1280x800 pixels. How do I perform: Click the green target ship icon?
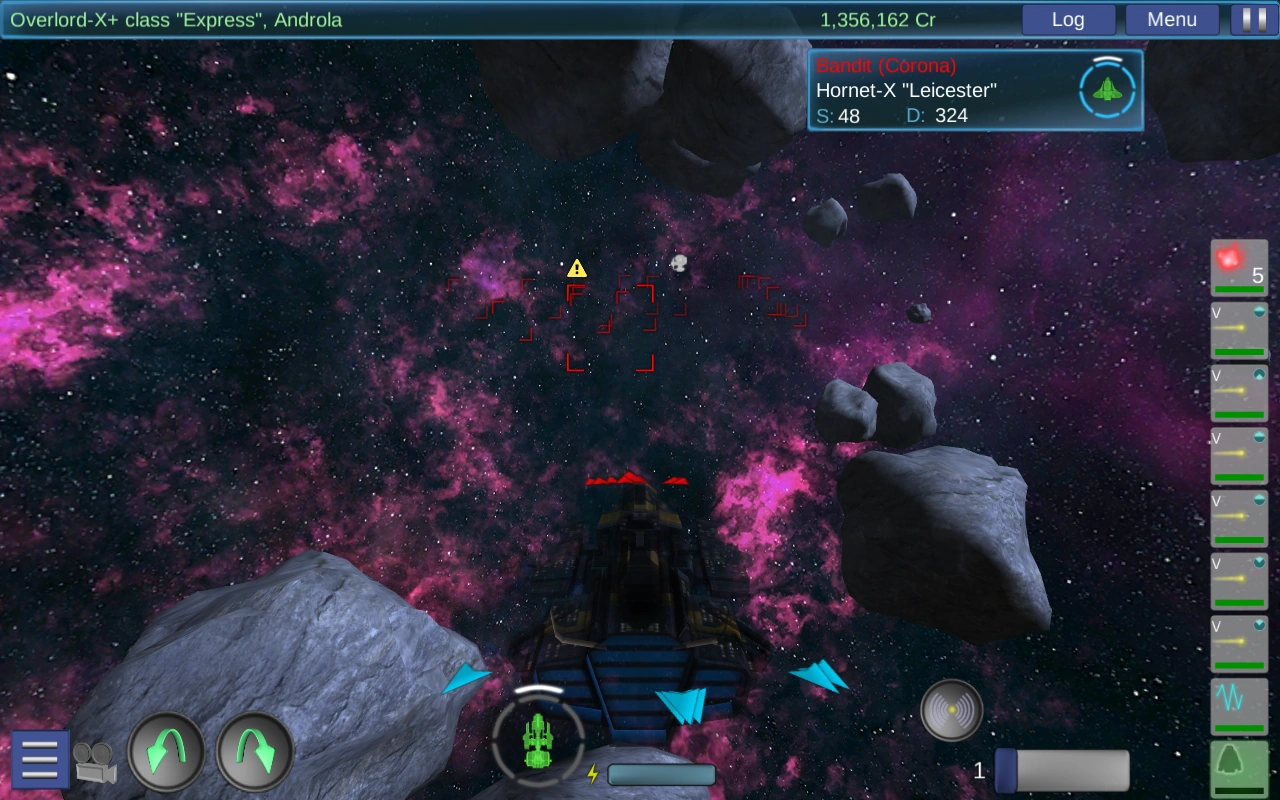click(x=1106, y=90)
